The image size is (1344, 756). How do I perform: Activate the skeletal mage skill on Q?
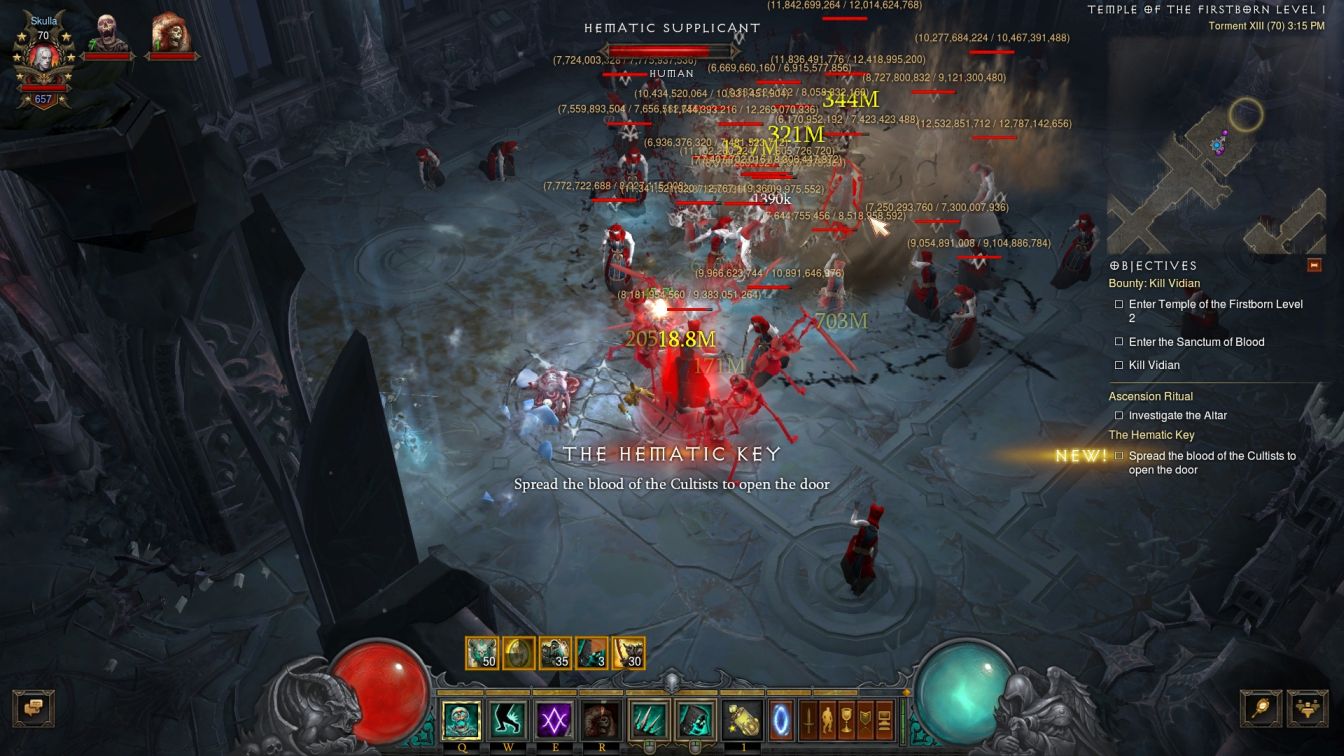[461, 719]
